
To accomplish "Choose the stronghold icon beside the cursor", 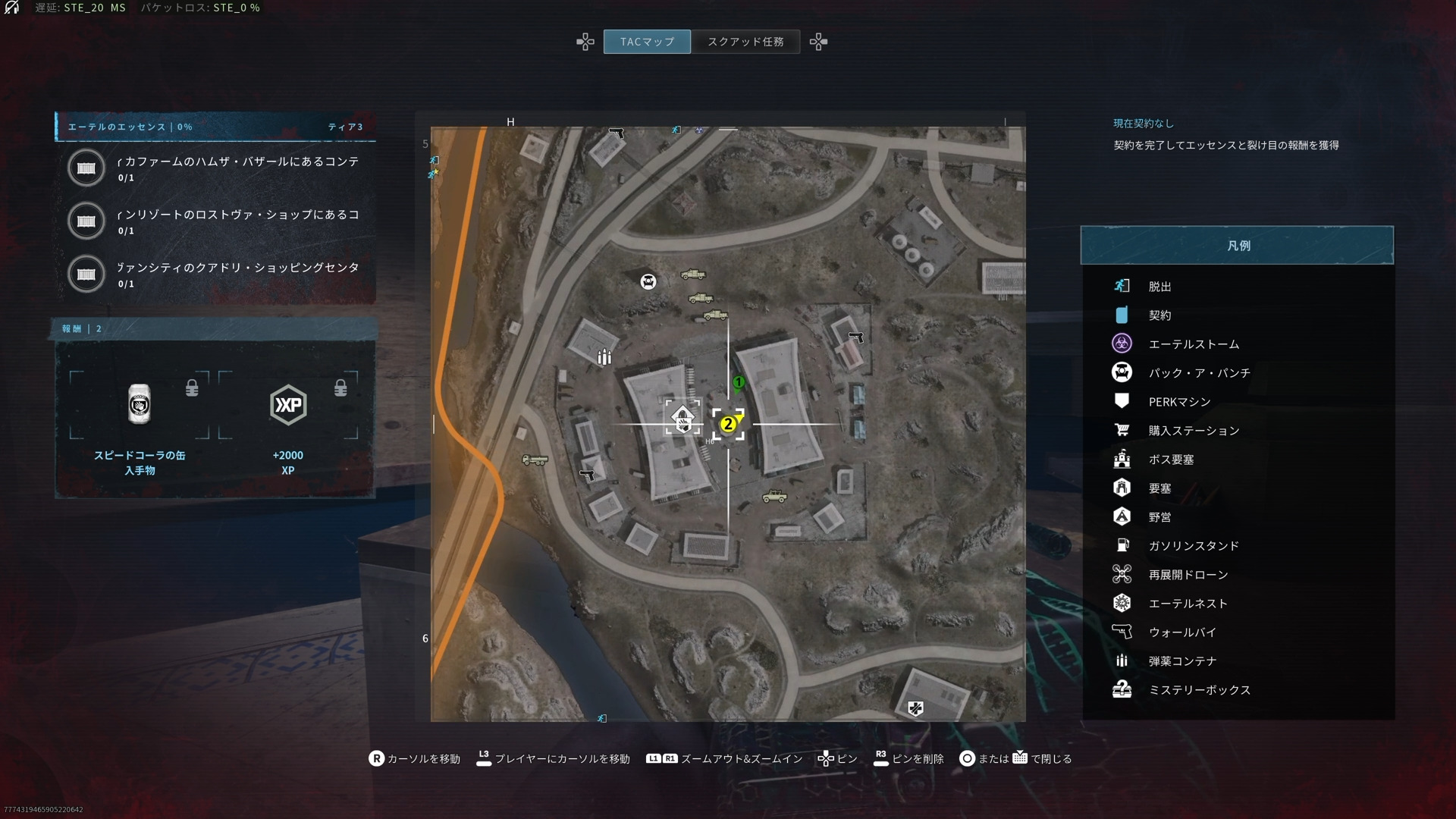I will tap(682, 419).
